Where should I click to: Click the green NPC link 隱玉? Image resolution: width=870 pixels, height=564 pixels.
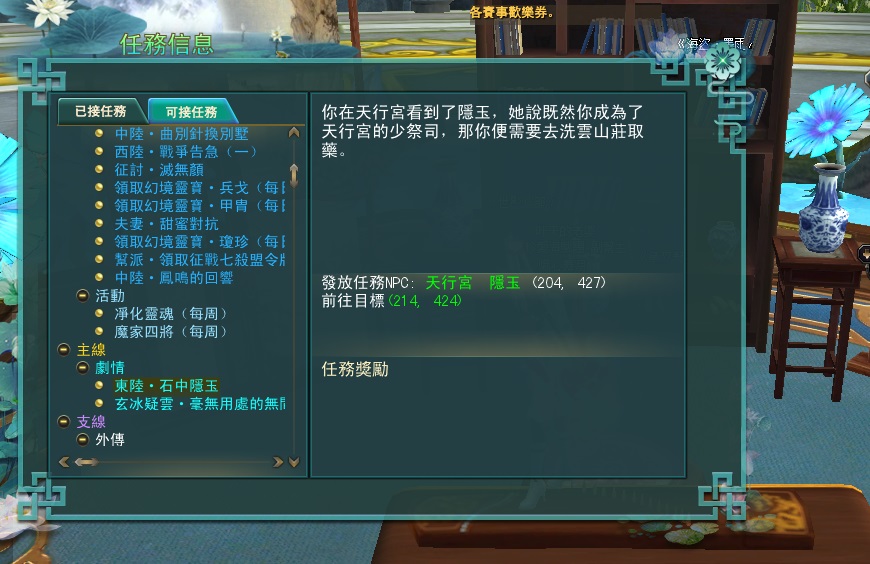[x=504, y=283]
